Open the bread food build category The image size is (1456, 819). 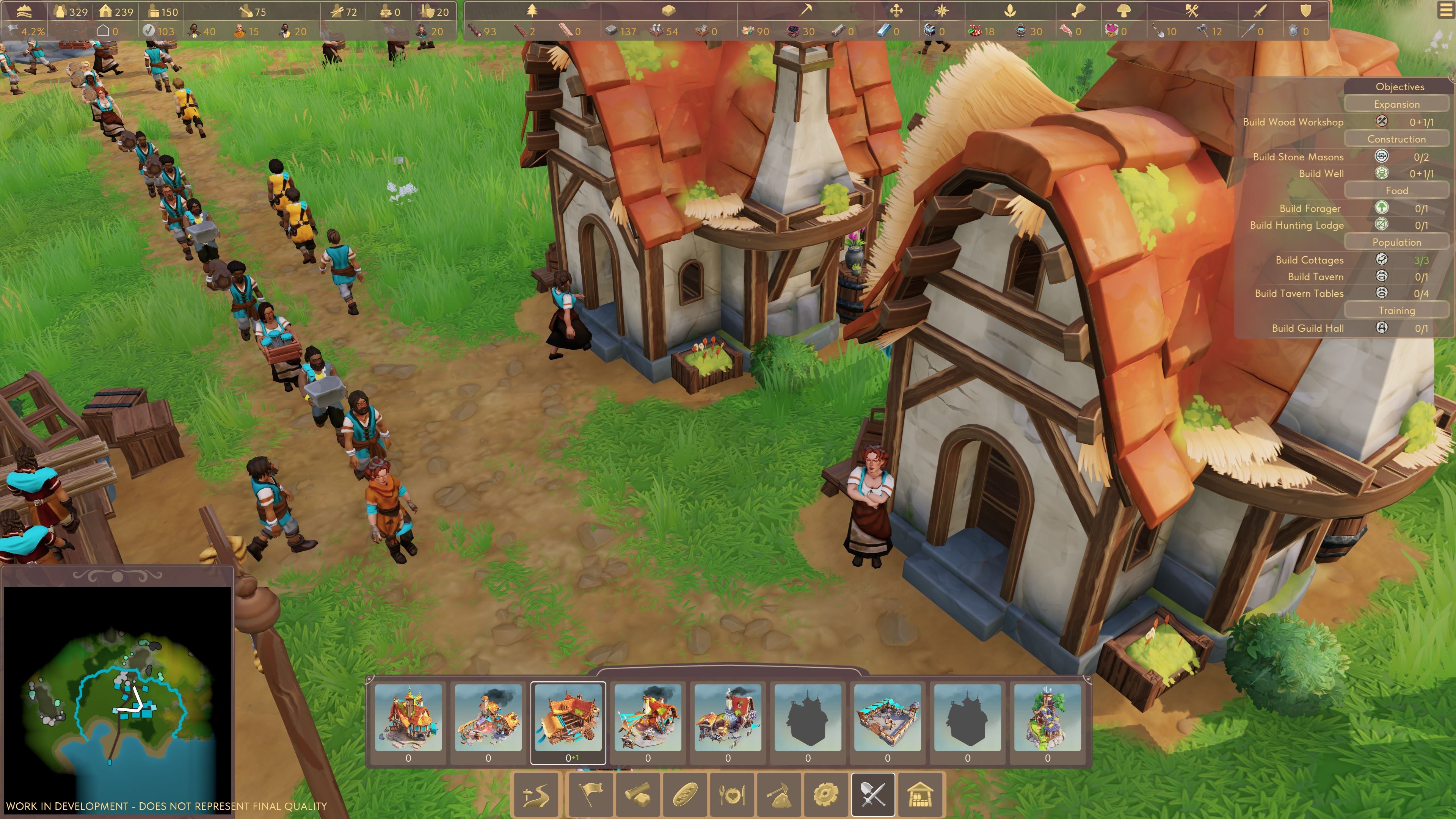pyautogui.click(x=686, y=795)
